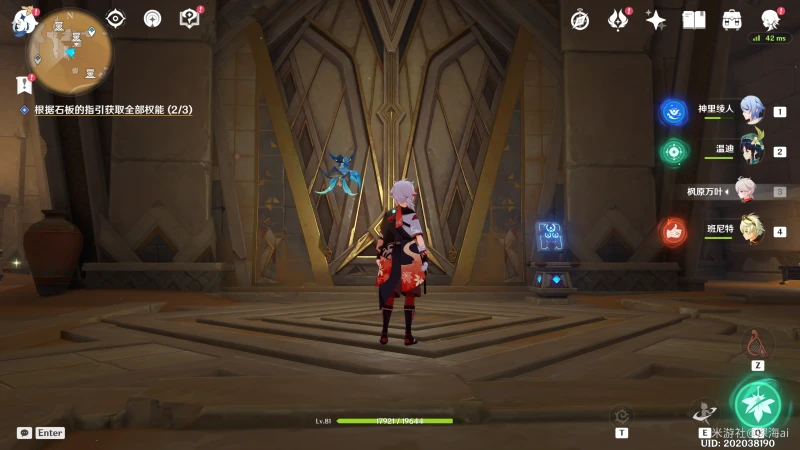Open the open-book handbook icon

pyautogui.click(x=694, y=20)
